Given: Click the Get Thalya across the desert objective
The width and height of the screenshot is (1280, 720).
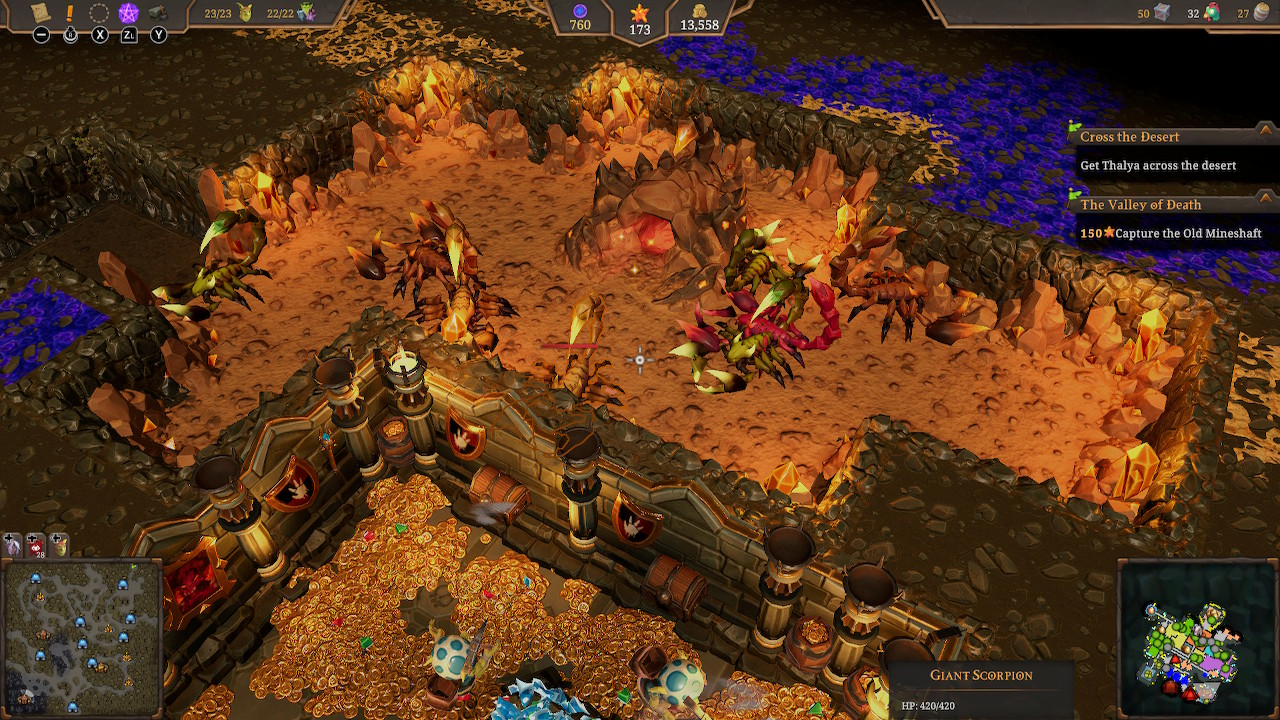Looking at the screenshot, I should coord(1160,165).
